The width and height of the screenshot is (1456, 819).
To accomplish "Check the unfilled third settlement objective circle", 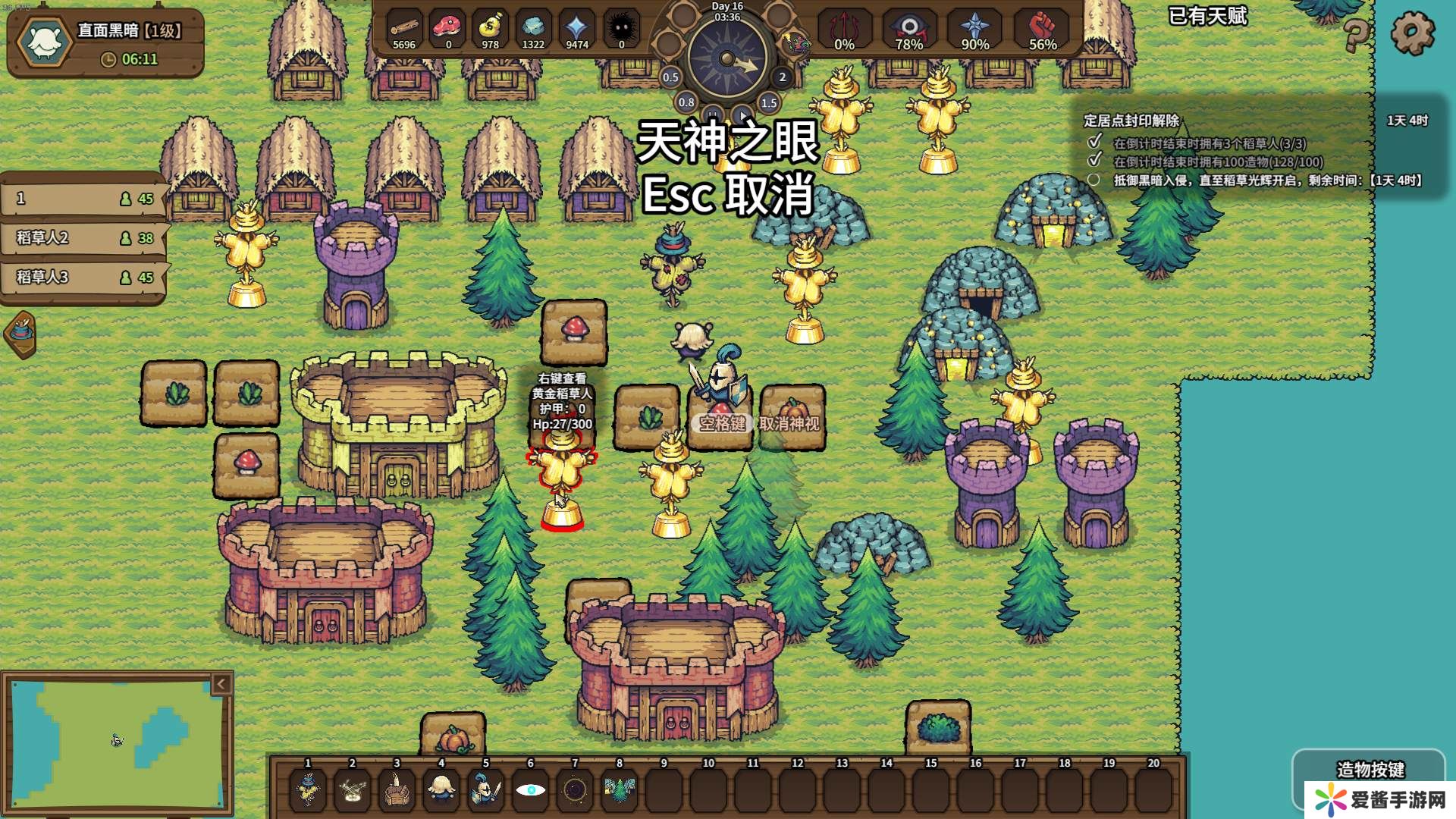I will pos(1094,181).
